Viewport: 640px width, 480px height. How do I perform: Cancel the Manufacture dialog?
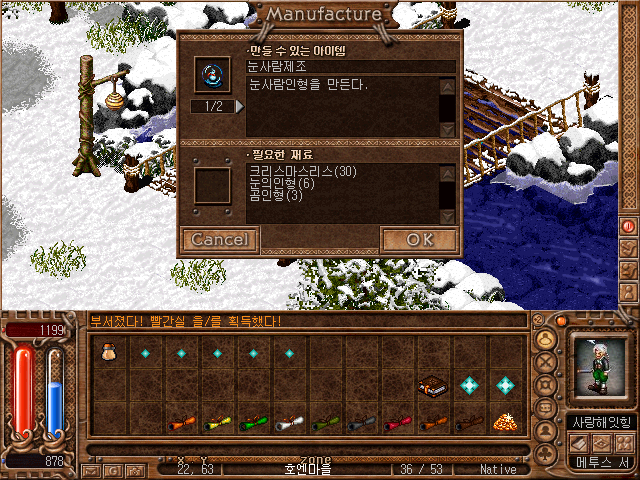(219, 240)
